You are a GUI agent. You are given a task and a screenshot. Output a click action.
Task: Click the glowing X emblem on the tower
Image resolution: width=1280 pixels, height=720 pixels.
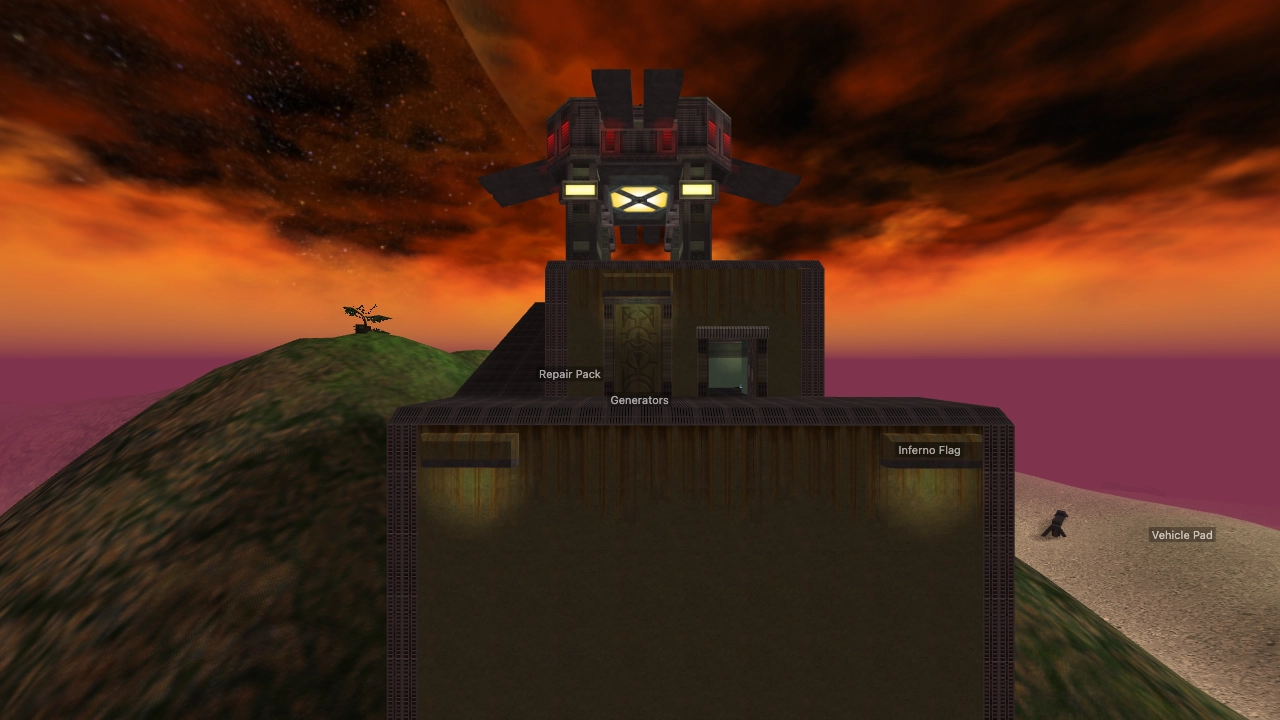pos(638,199)
